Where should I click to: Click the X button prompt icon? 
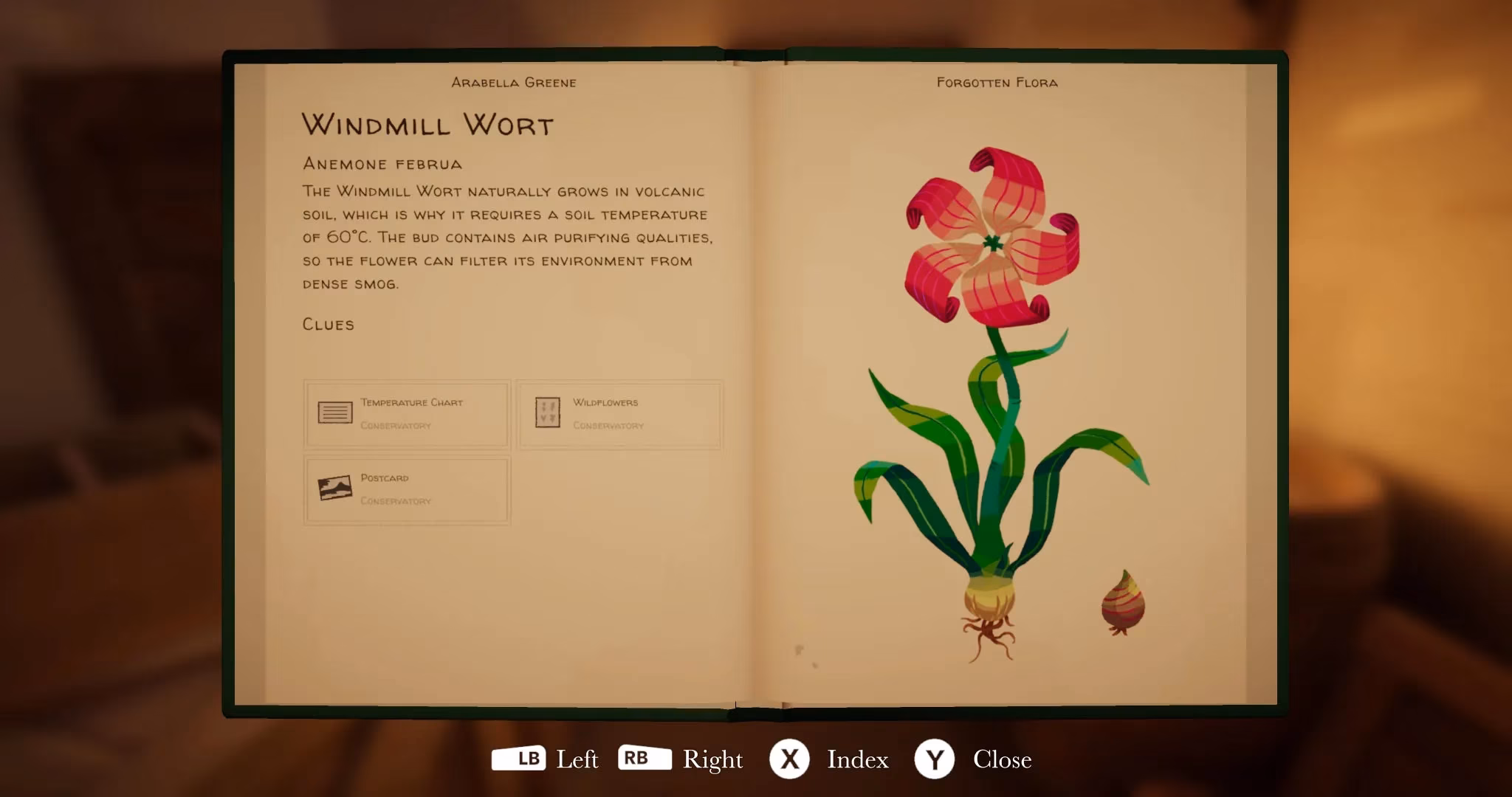790,759
